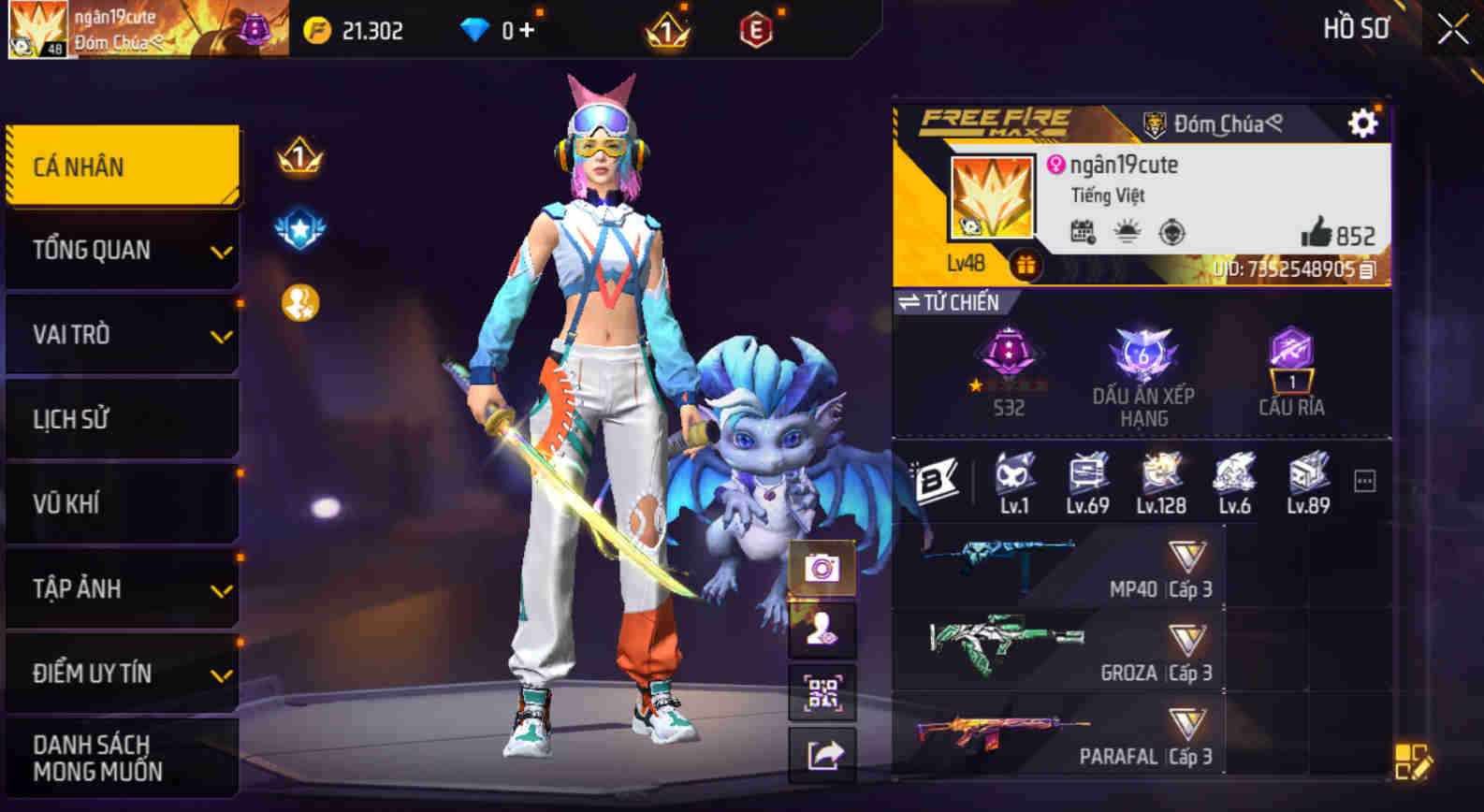Open the gift box icon next to Lv48
1484x812 pixels.
pos(1026,265)
